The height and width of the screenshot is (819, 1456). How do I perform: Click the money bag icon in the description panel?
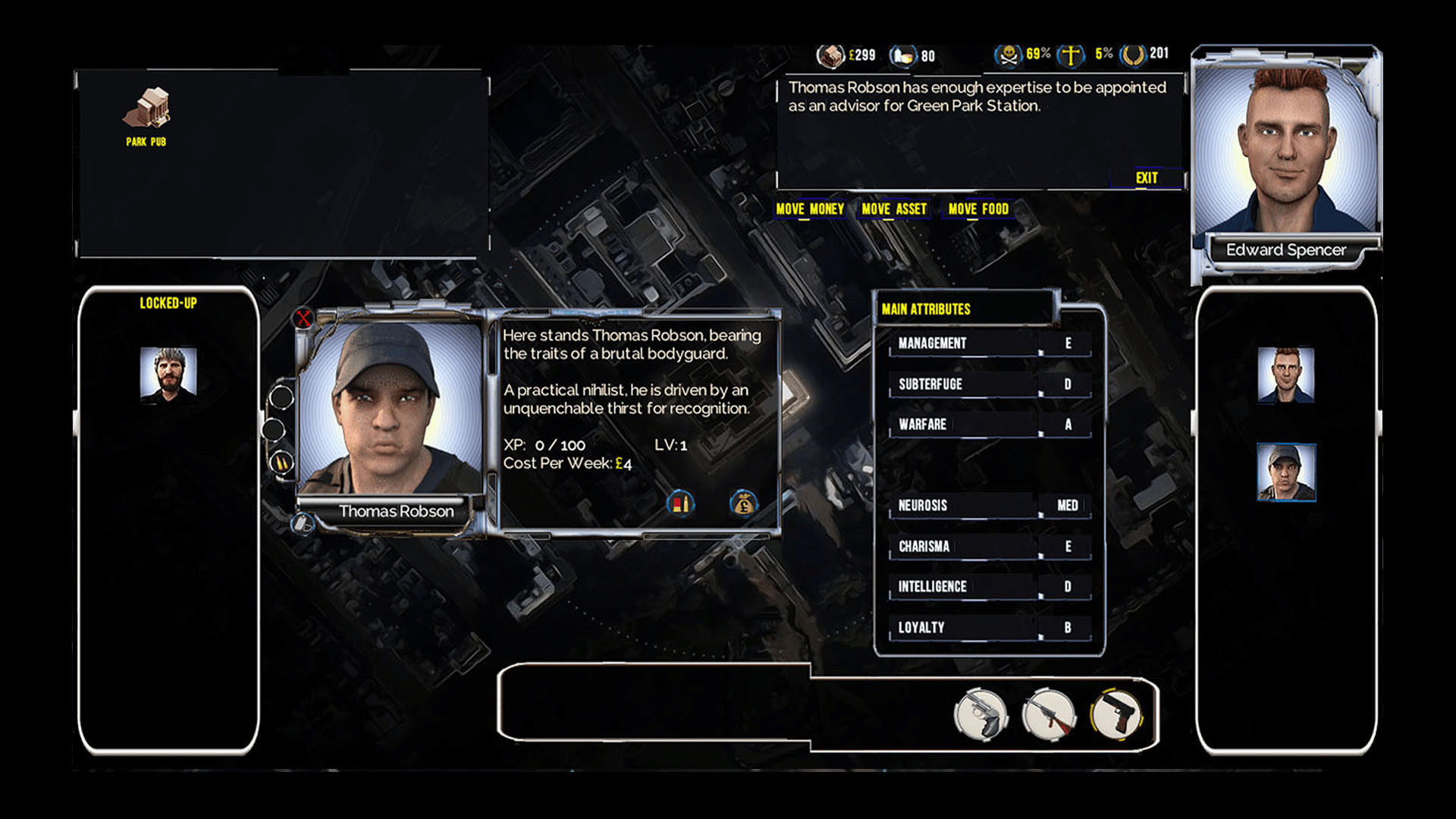743,504
